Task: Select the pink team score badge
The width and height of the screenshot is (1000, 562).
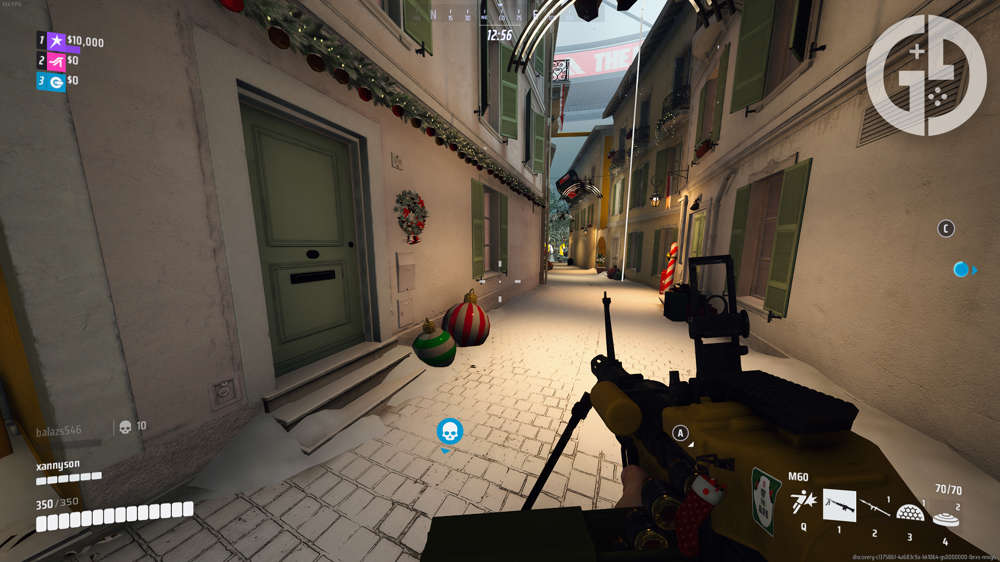Action: [x=57, y=61]
